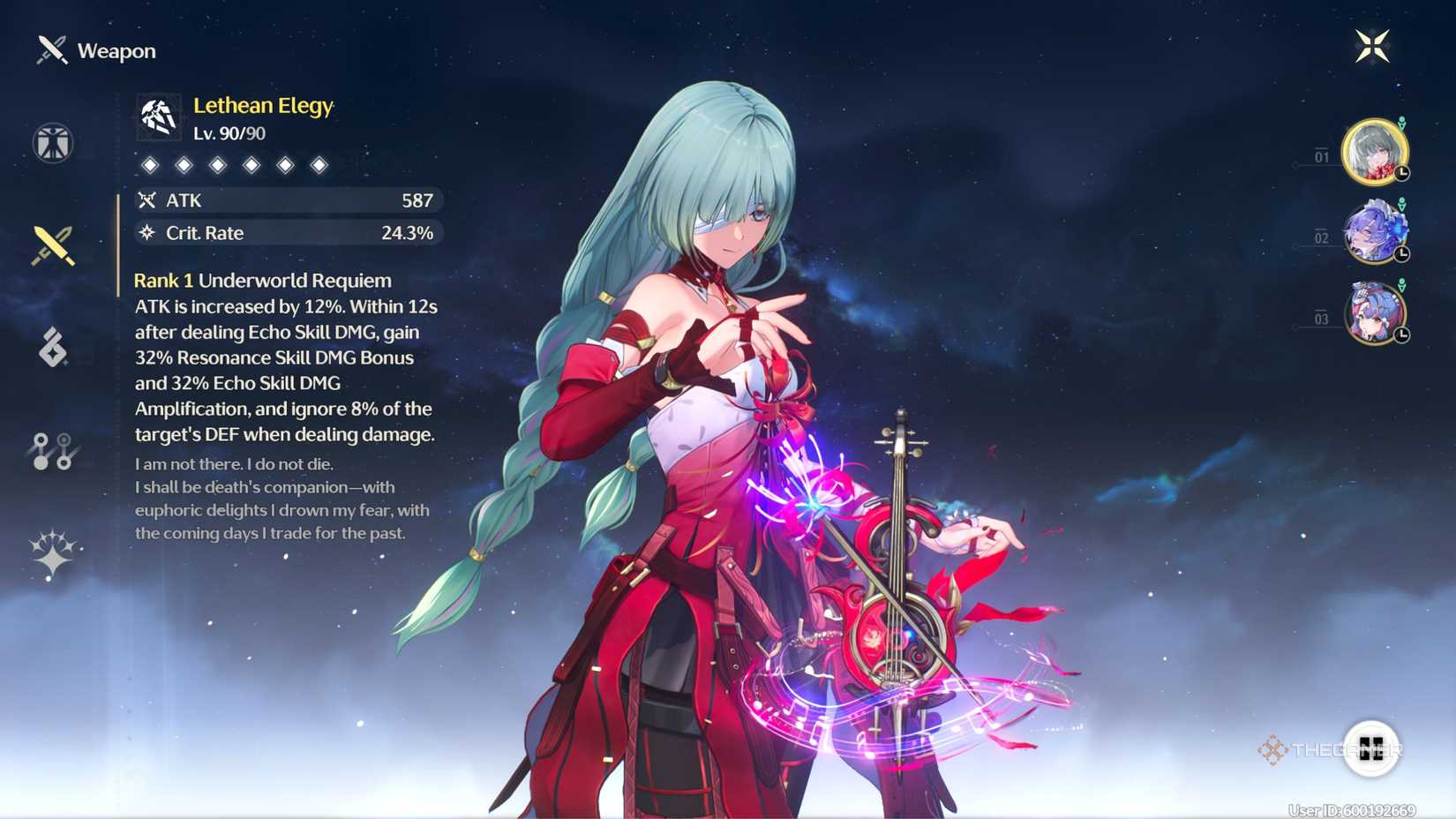Open the Resonance Chain dual-circle icon in sidebar

[x=53, y=453]
